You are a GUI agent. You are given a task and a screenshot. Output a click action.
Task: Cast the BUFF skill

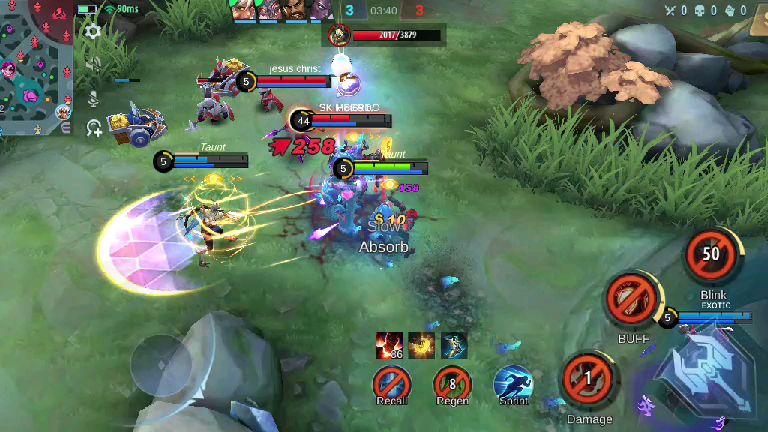631,299
